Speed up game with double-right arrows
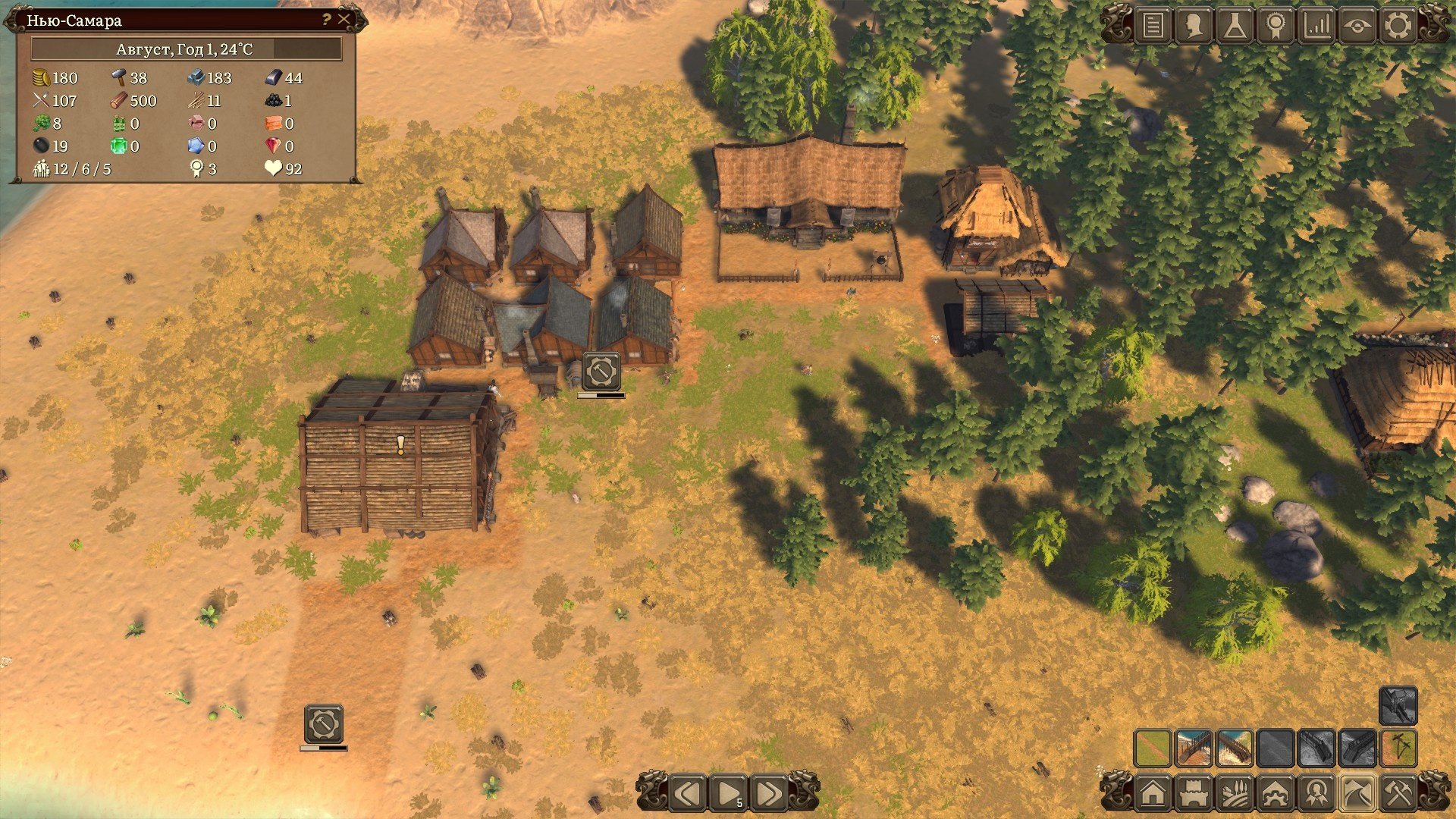The height and width of the screenshot is (819, 1456). click(x=768, y=794)
